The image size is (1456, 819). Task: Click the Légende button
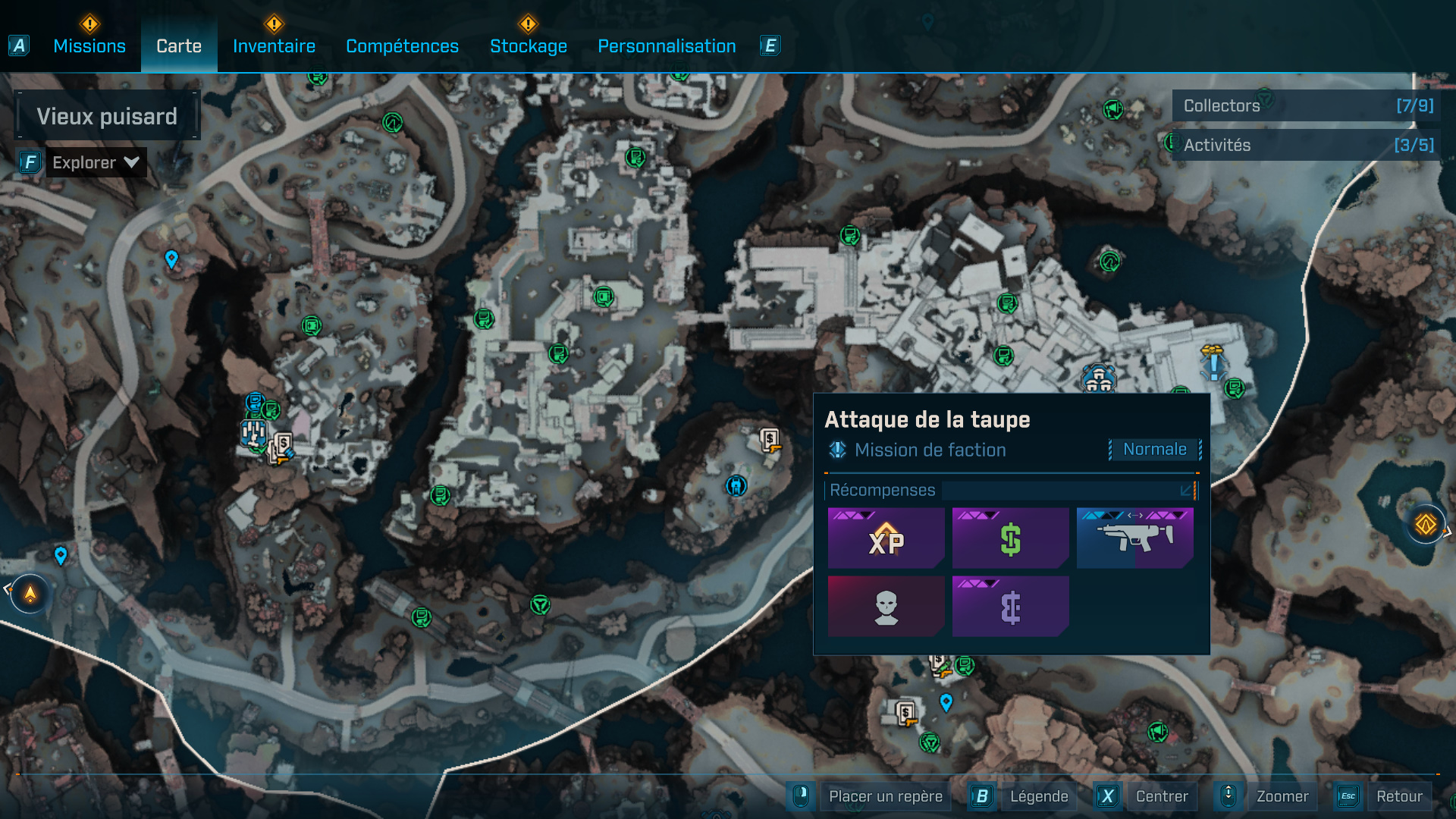(x=1038, y=796)
